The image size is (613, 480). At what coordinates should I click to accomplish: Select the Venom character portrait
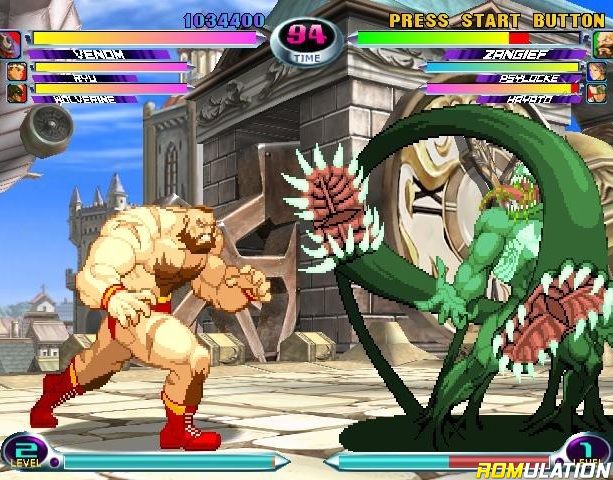(13, 42)
